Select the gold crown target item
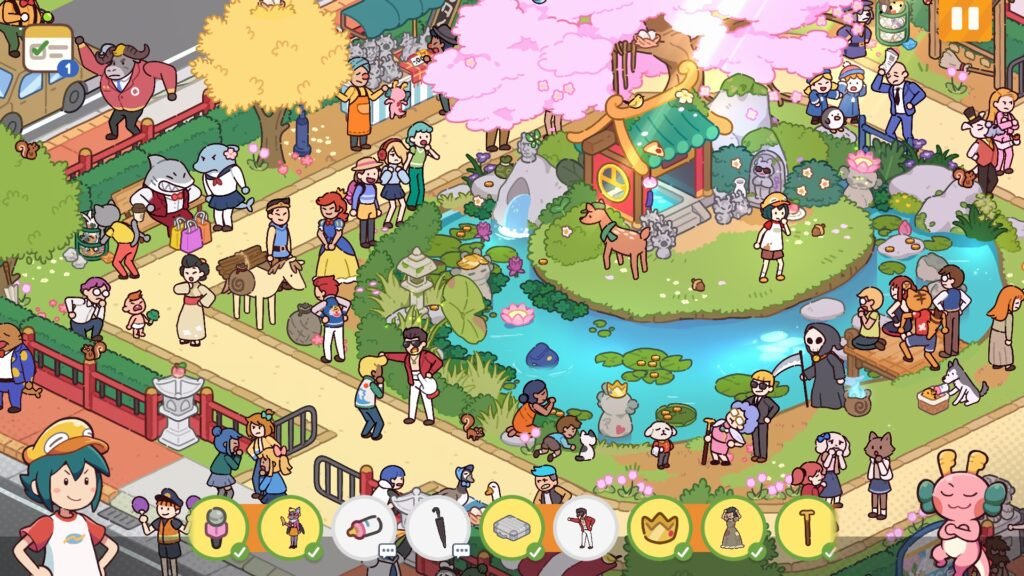 click(x=659, y=527)
